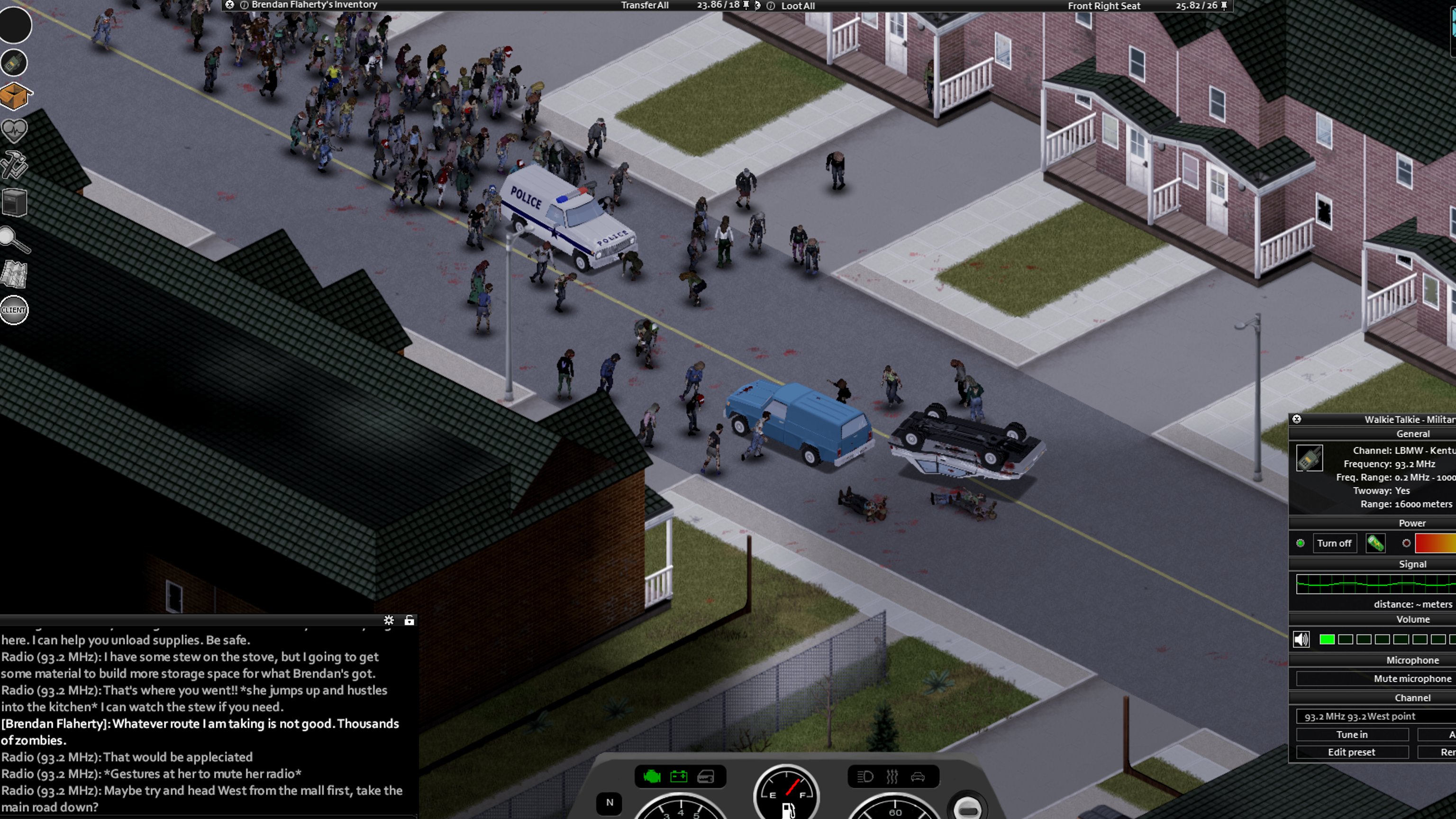Toggle the vehicle headlights icon
Image resolution: width=1456 pixels, height=819 pixels.
click(865, 777)
